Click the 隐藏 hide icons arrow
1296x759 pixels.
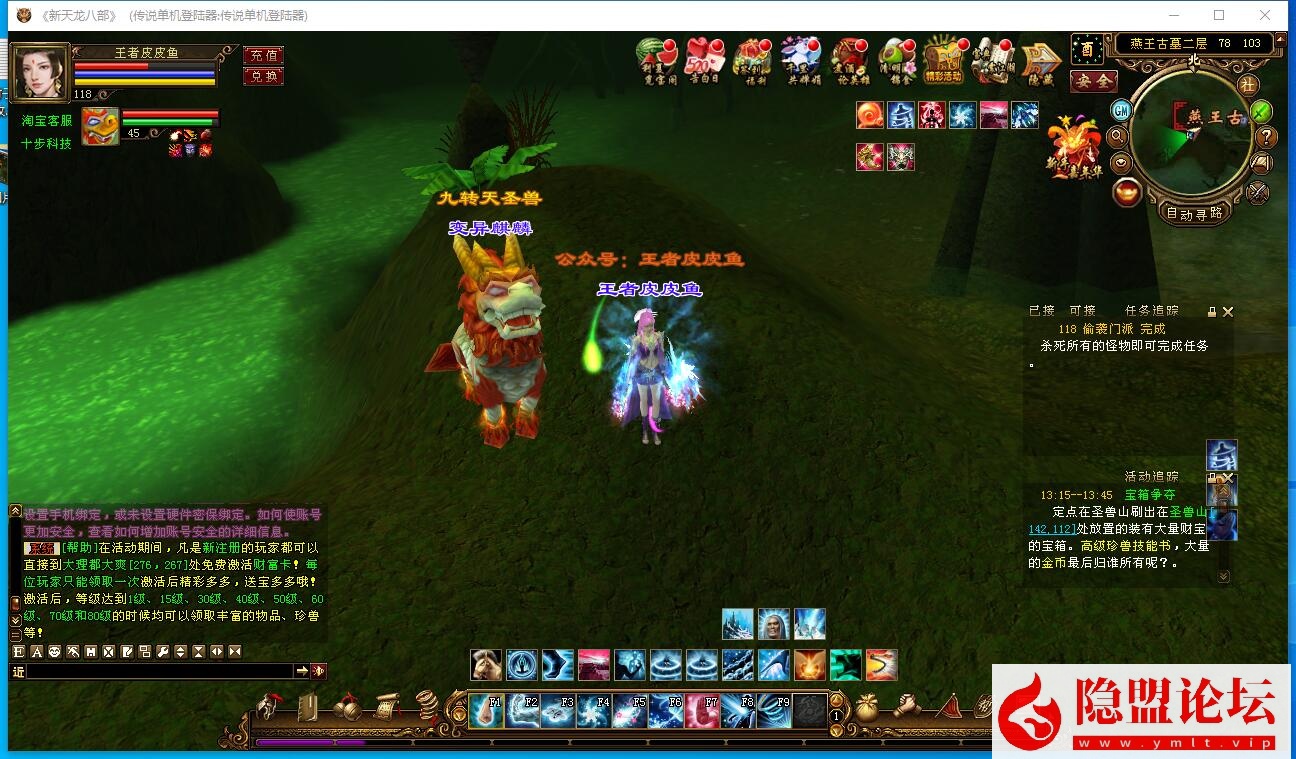[x=1040, y=62]
